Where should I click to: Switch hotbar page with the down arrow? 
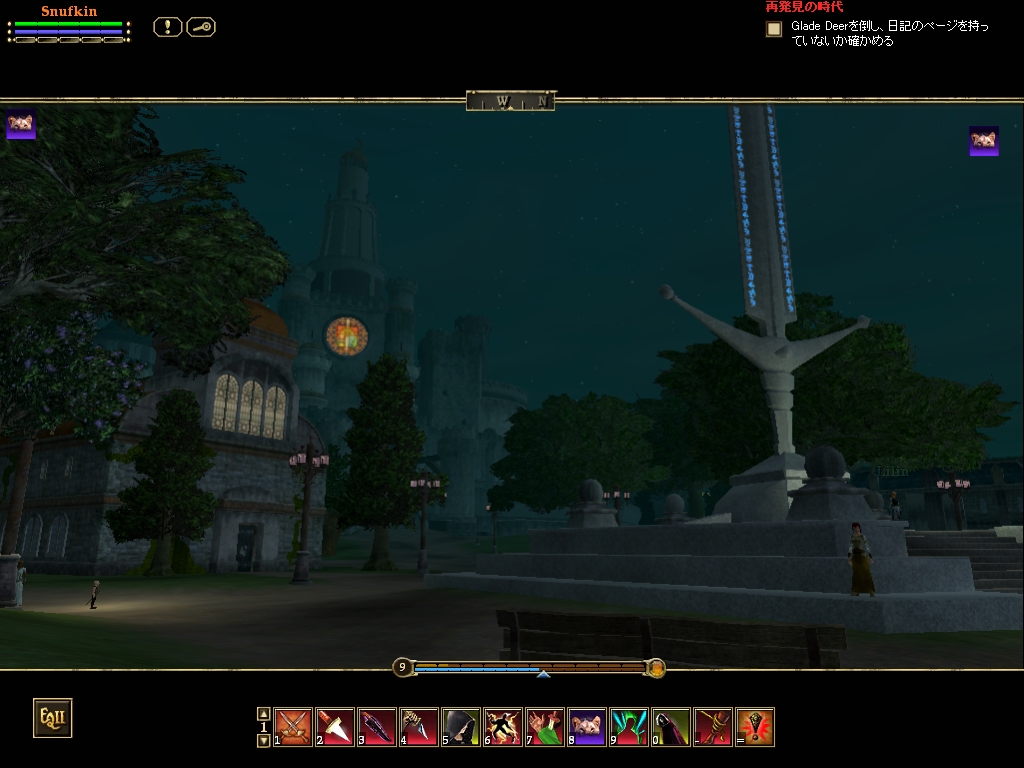point(264,741)
